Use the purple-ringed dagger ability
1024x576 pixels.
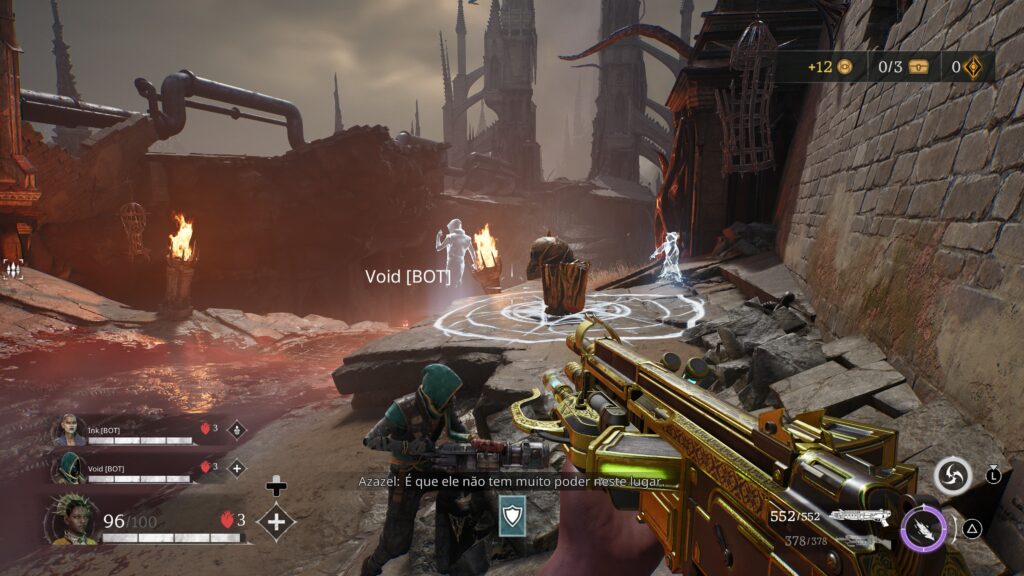click(x=923, y=529)
